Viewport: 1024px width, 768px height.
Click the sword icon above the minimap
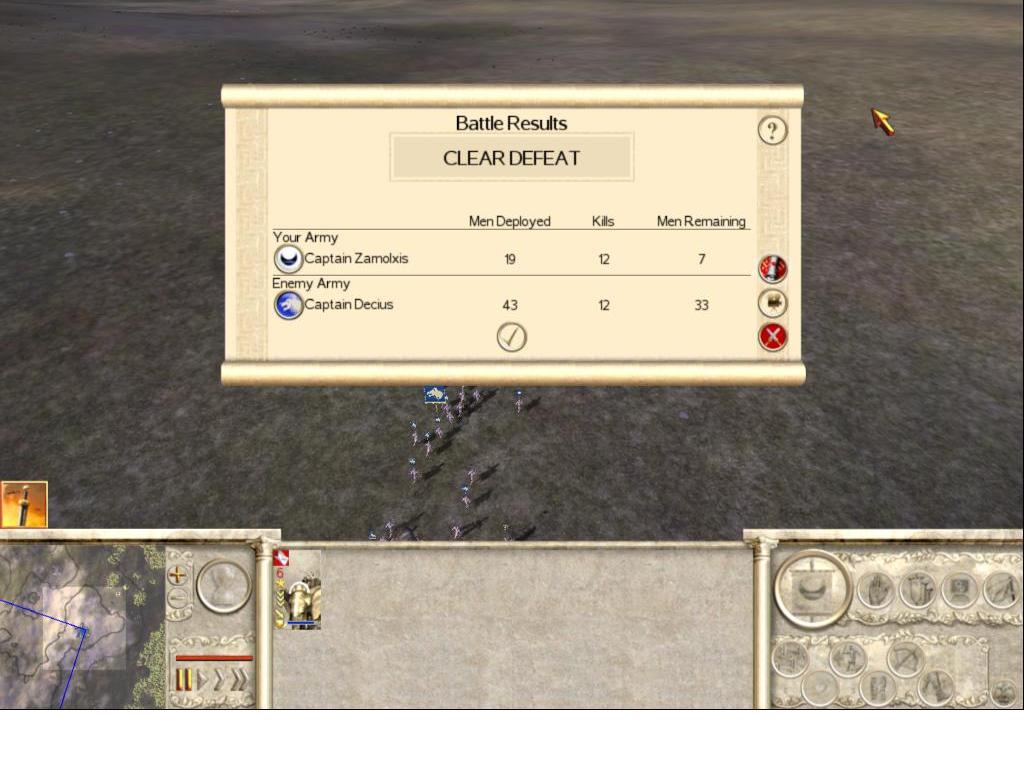pyautogui.click(x=23, y=505)
